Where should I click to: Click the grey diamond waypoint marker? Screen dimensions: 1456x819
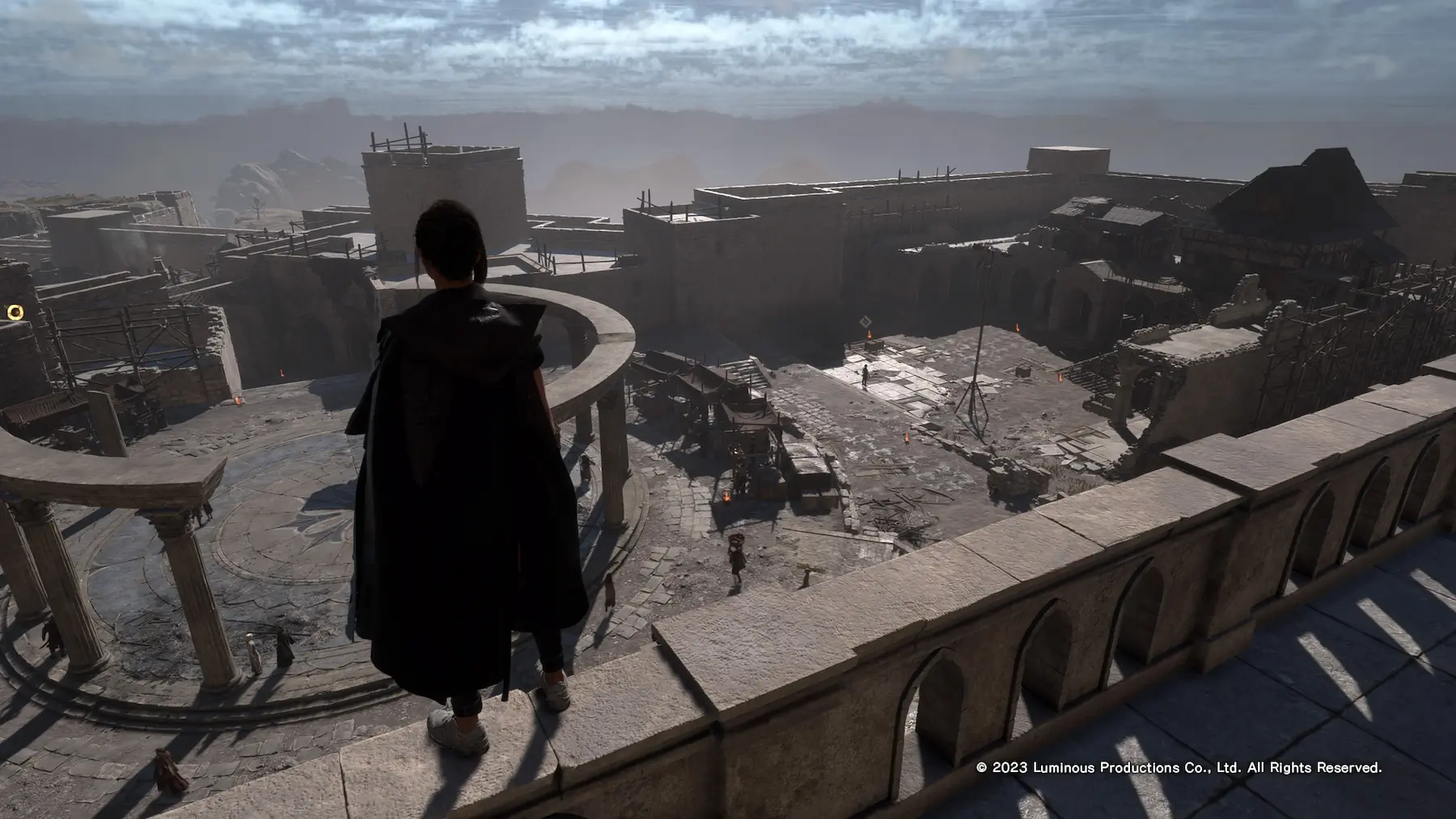[866, 320]
